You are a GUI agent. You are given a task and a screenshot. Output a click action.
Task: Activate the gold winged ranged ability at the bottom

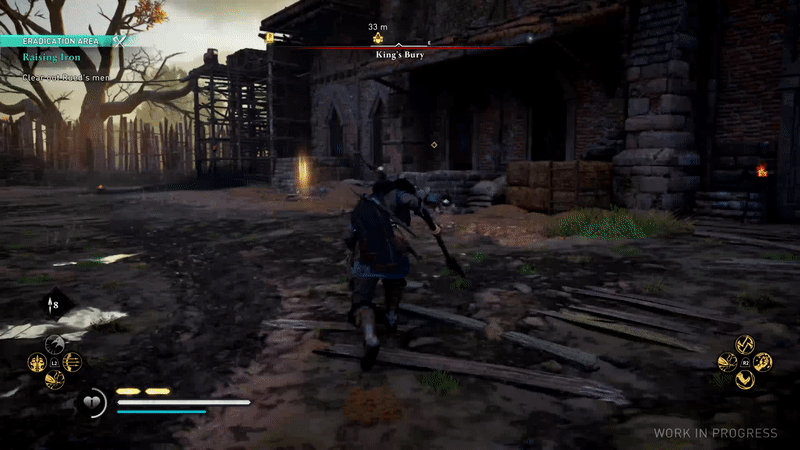point(54,379)
